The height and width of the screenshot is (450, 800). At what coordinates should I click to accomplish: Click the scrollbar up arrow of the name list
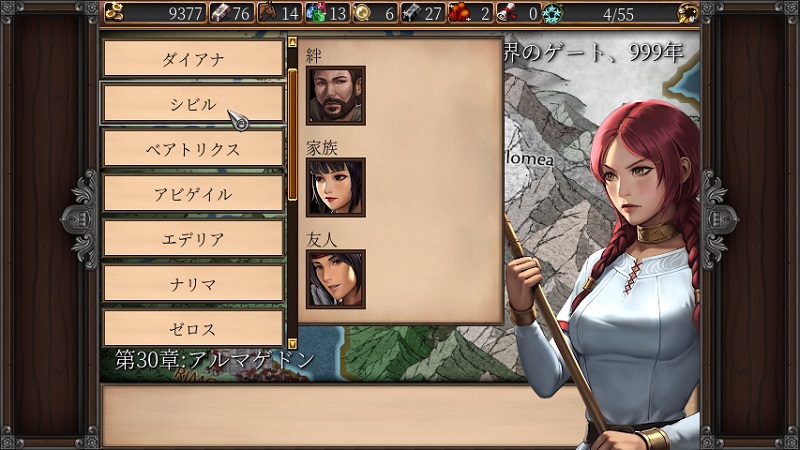click(292, 44)
